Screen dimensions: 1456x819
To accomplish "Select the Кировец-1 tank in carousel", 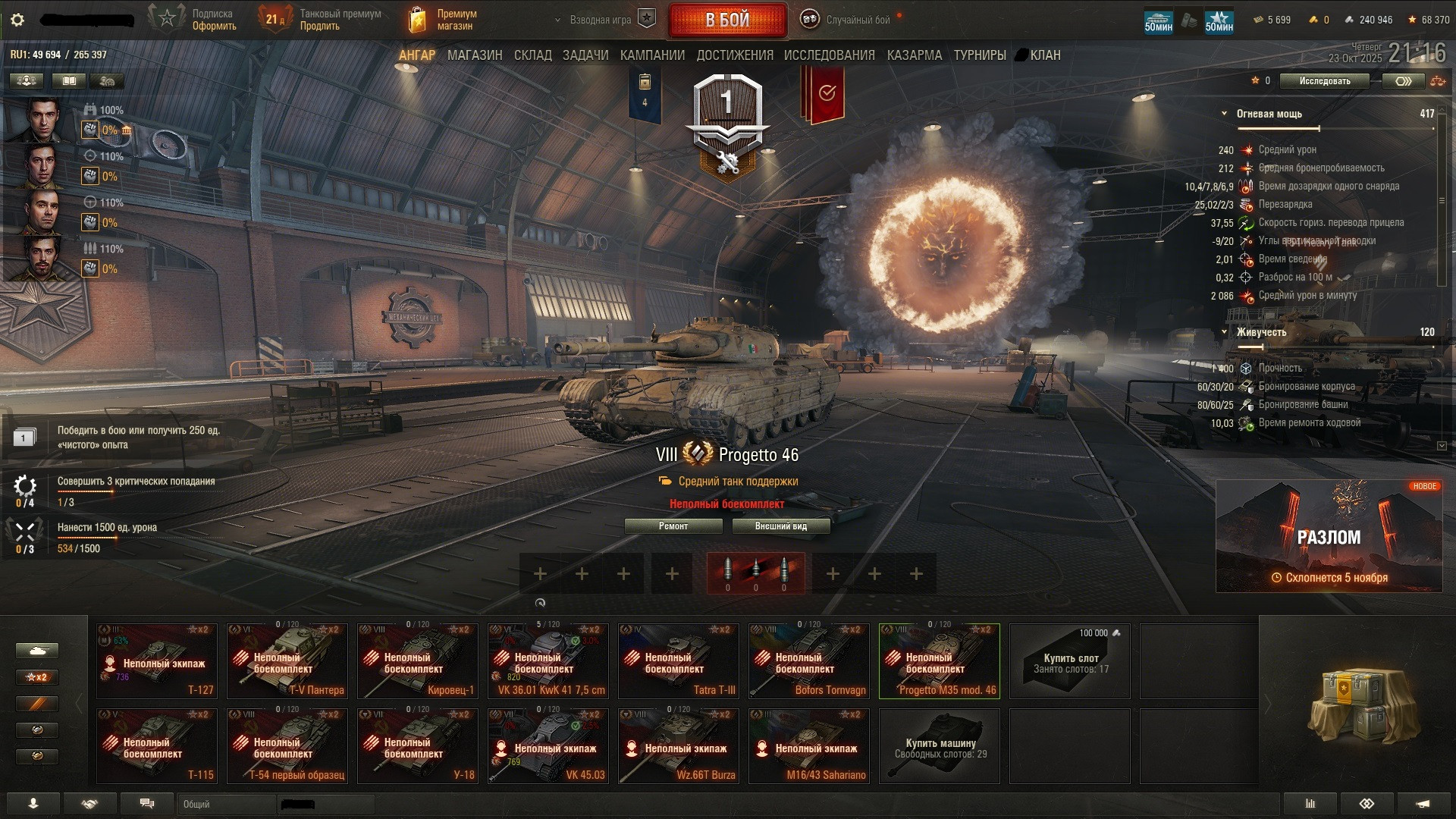I will [x=418, y=661].
